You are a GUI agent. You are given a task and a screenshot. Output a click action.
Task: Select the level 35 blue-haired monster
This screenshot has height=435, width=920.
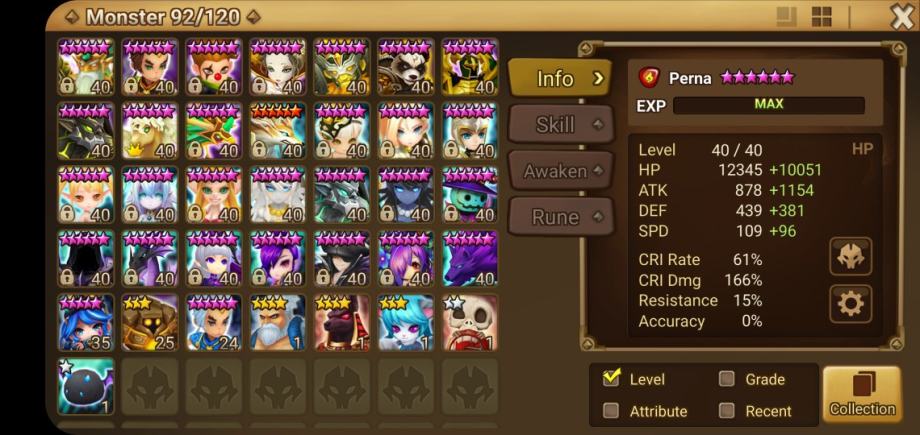pyautogui.click(x=86, y=322)
